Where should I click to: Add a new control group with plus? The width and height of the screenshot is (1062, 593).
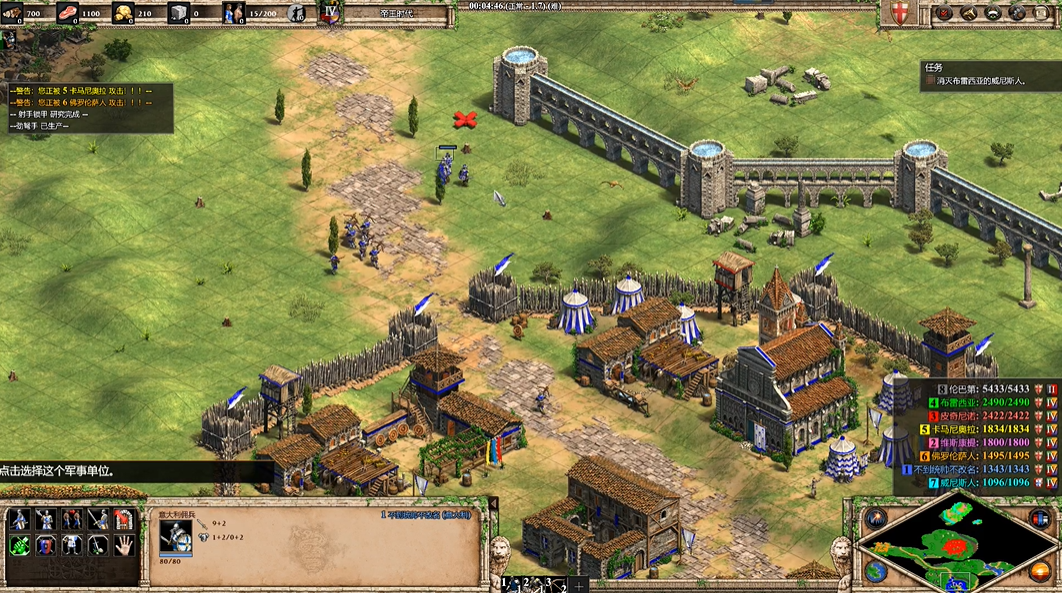point(577,584)
